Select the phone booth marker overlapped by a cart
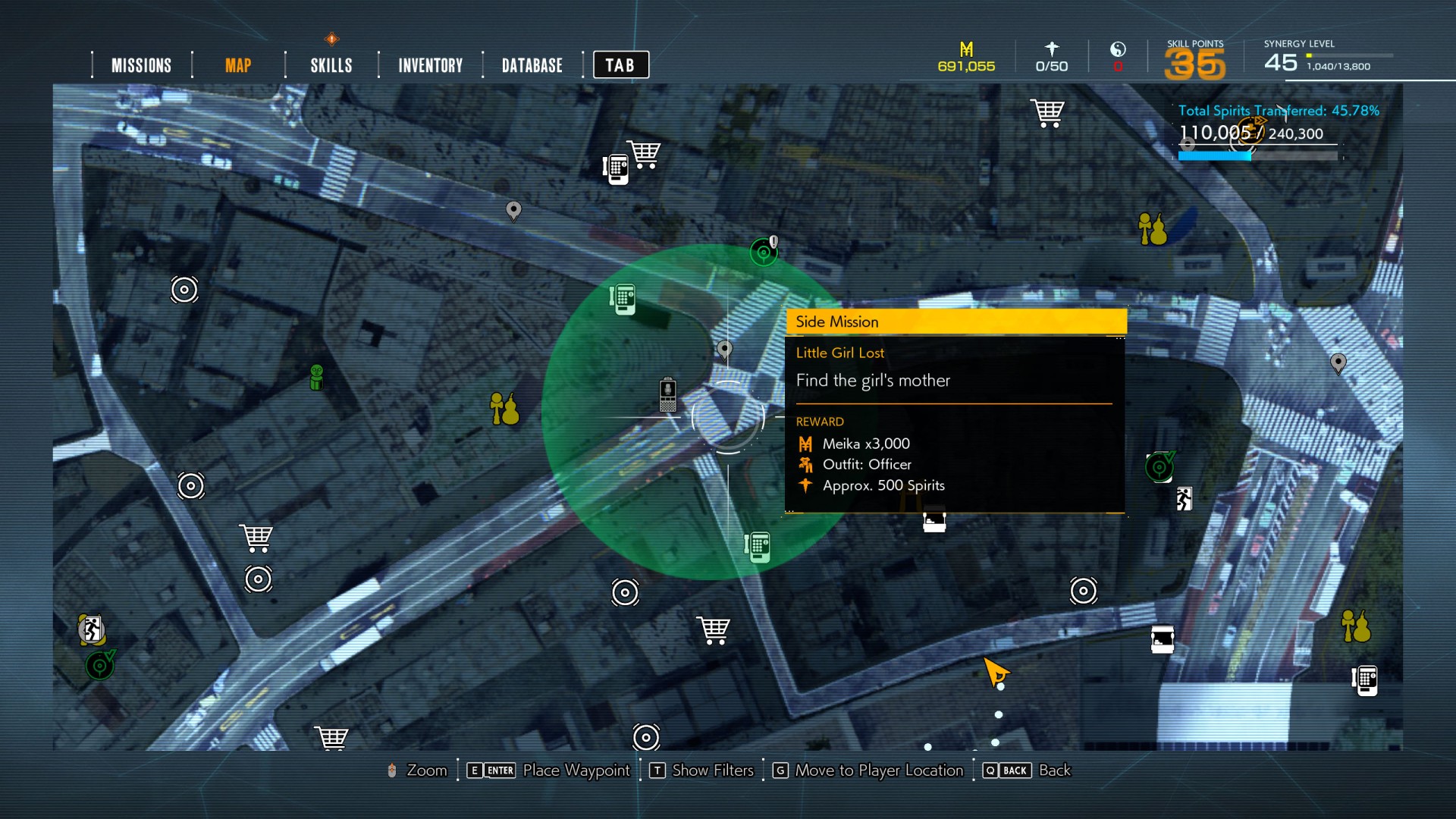Image resolution: width=1456 pixels, height=819 pixels. [616, 169]
